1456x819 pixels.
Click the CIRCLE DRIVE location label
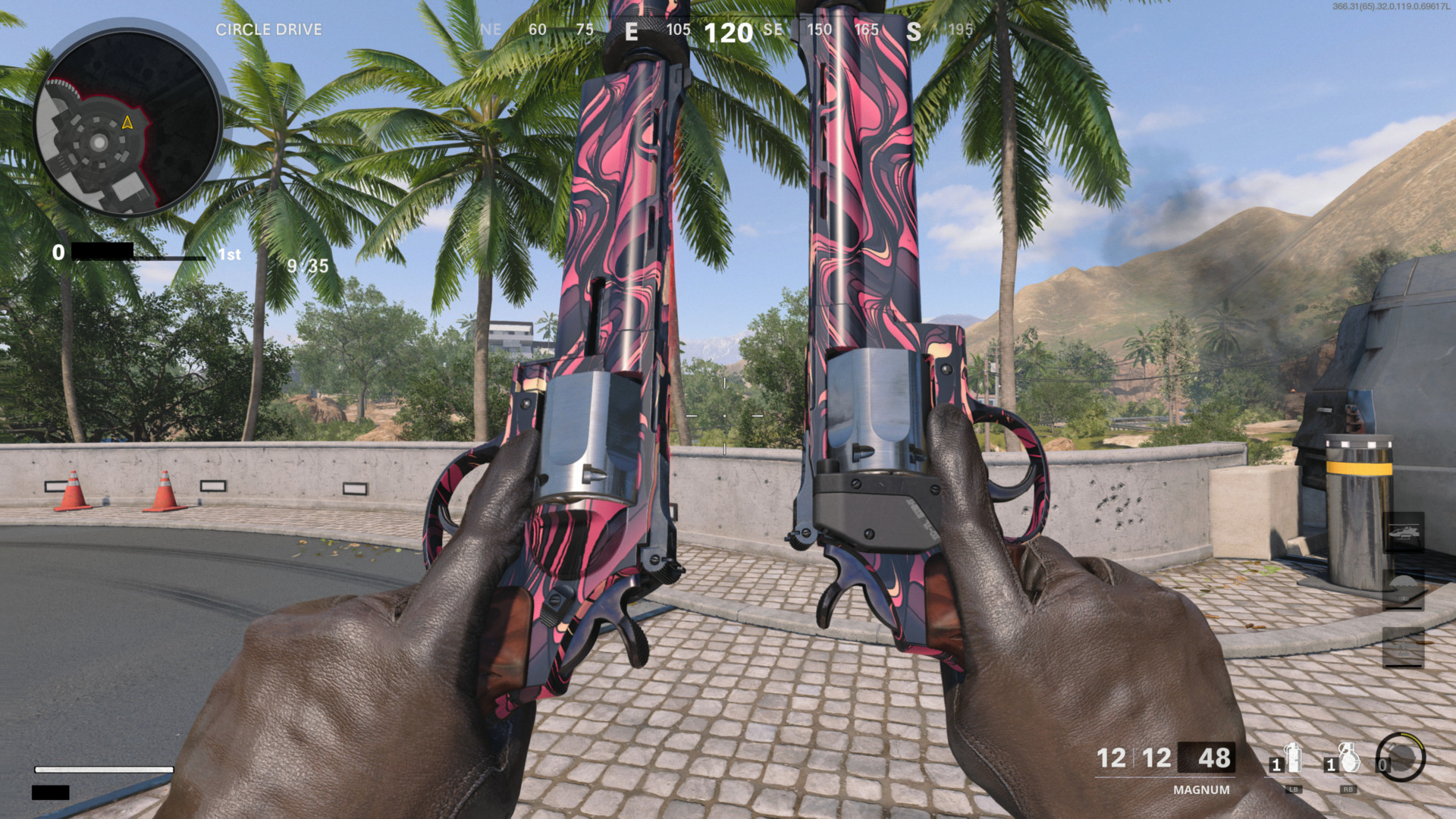(x=269, y=30)
